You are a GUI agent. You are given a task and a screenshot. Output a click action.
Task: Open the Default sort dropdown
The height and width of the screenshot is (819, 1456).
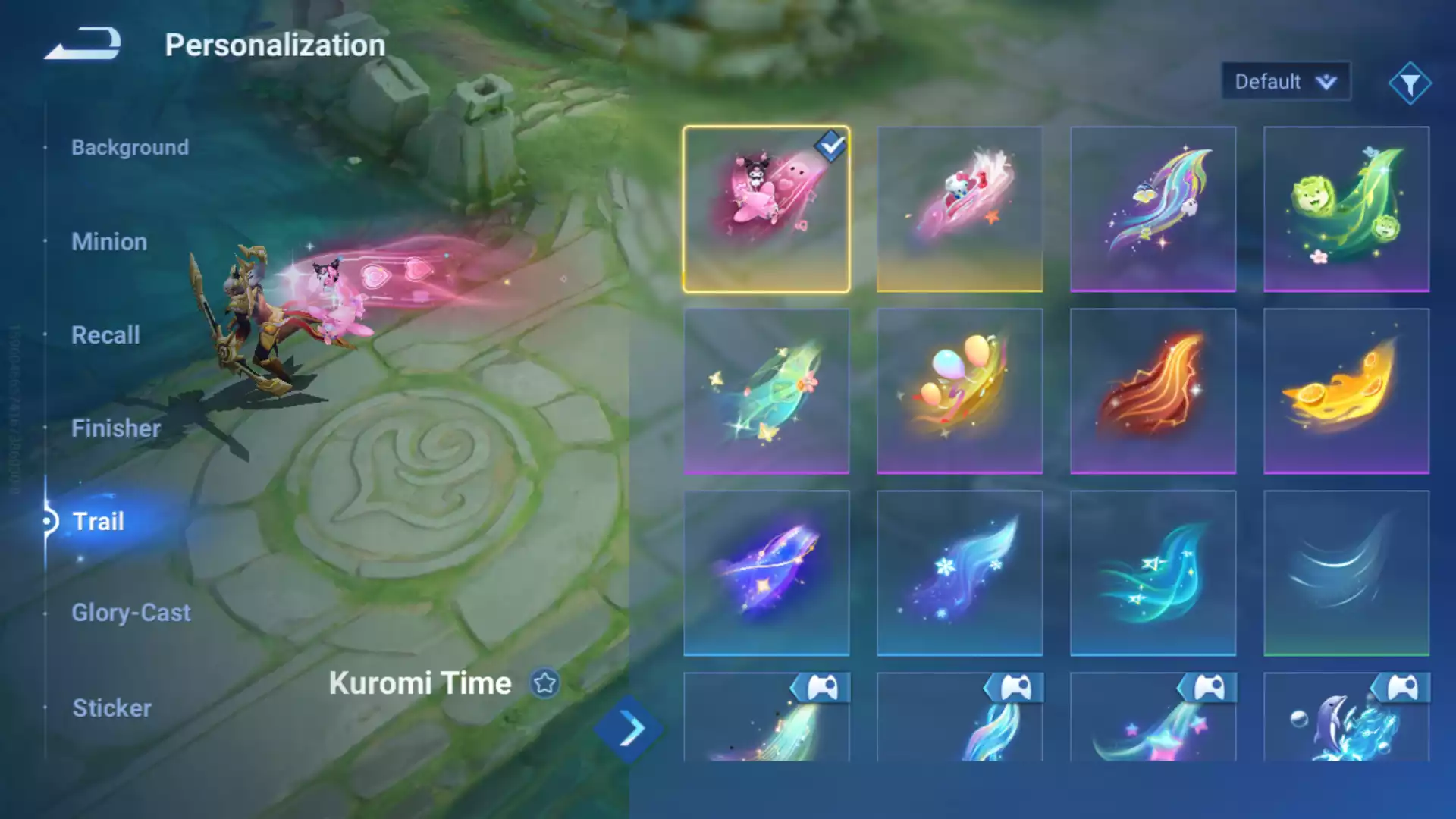click(1285, 82)
